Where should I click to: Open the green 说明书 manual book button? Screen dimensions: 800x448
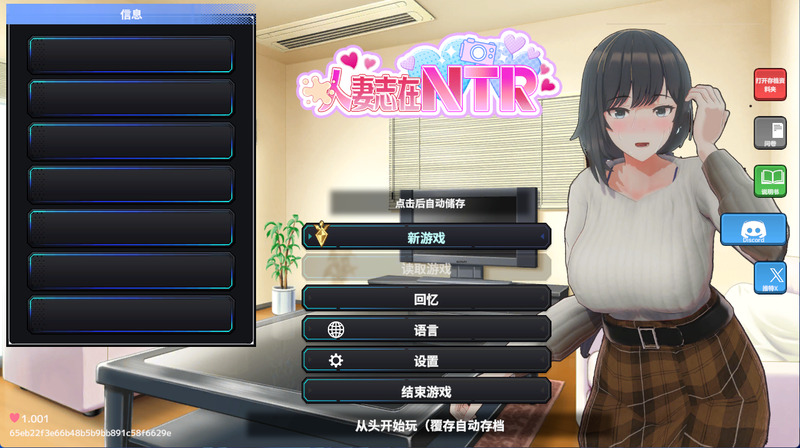click(x=770, y=181)
